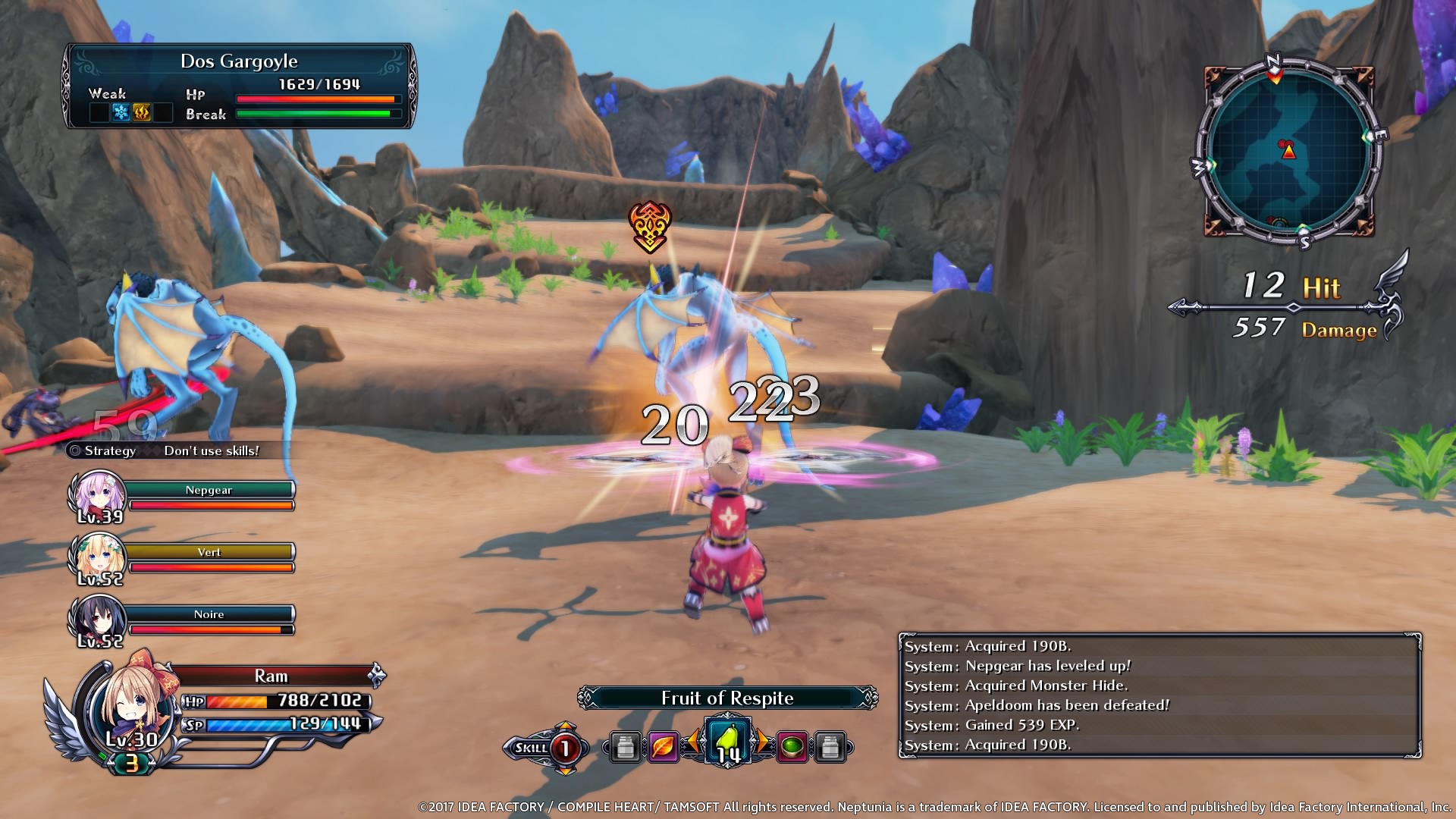Click the ice weakness snowflake icon
The image size is (1456, 819).
tap(121, 111)
